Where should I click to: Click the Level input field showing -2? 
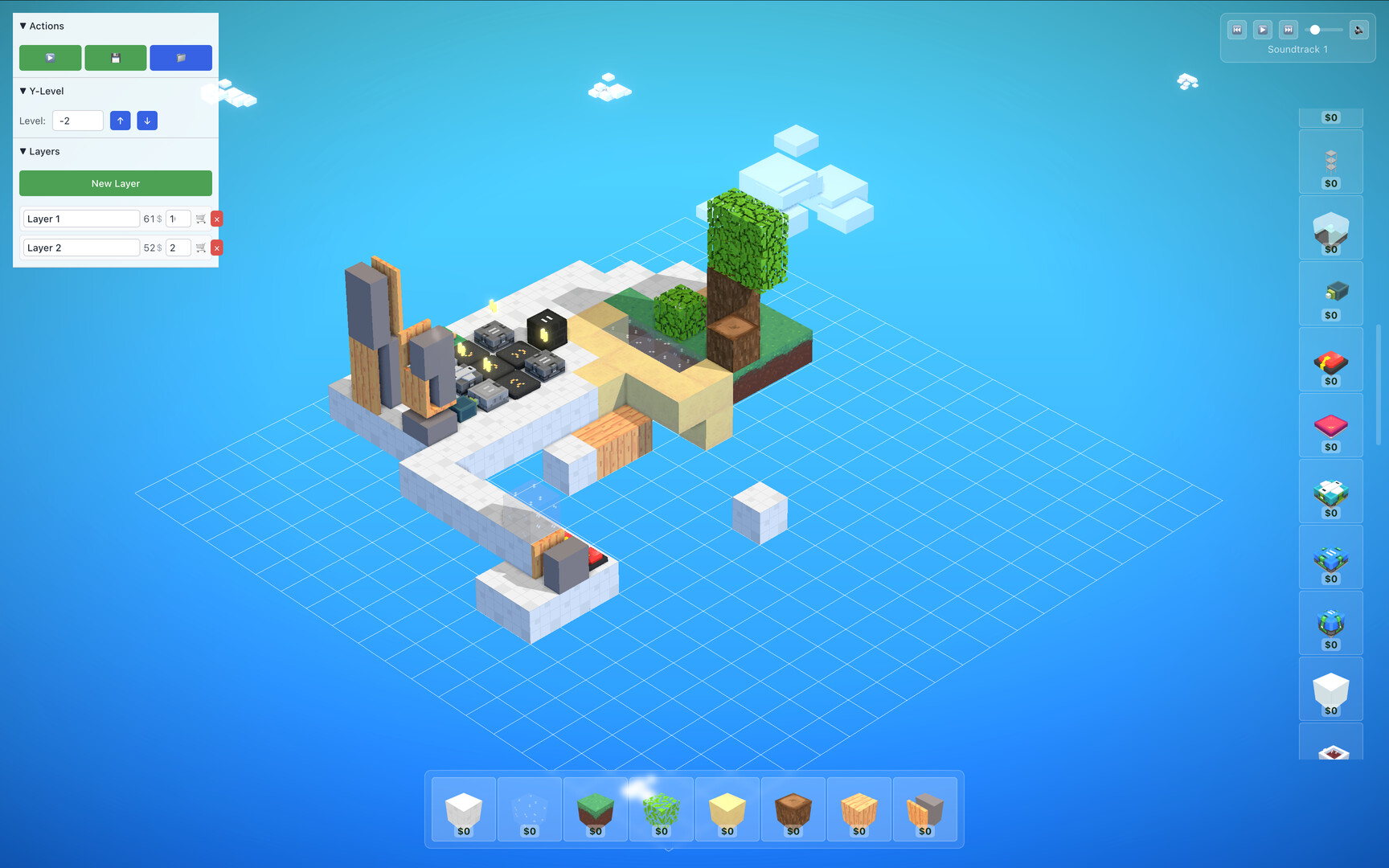(77, 121)
